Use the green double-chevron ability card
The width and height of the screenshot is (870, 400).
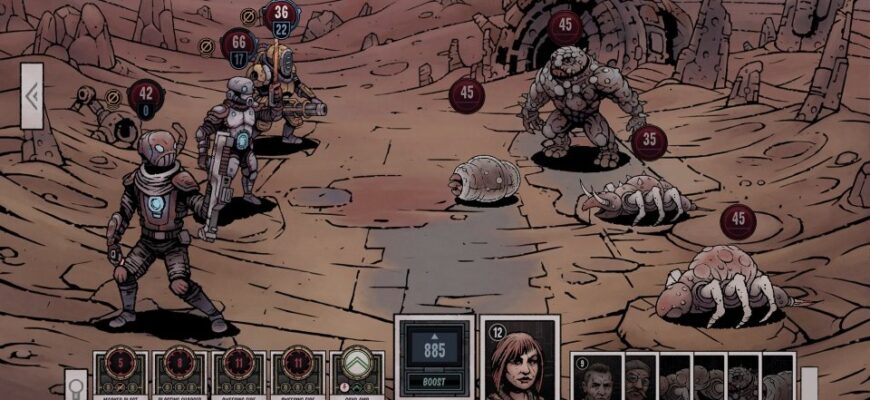coord(357,374)
